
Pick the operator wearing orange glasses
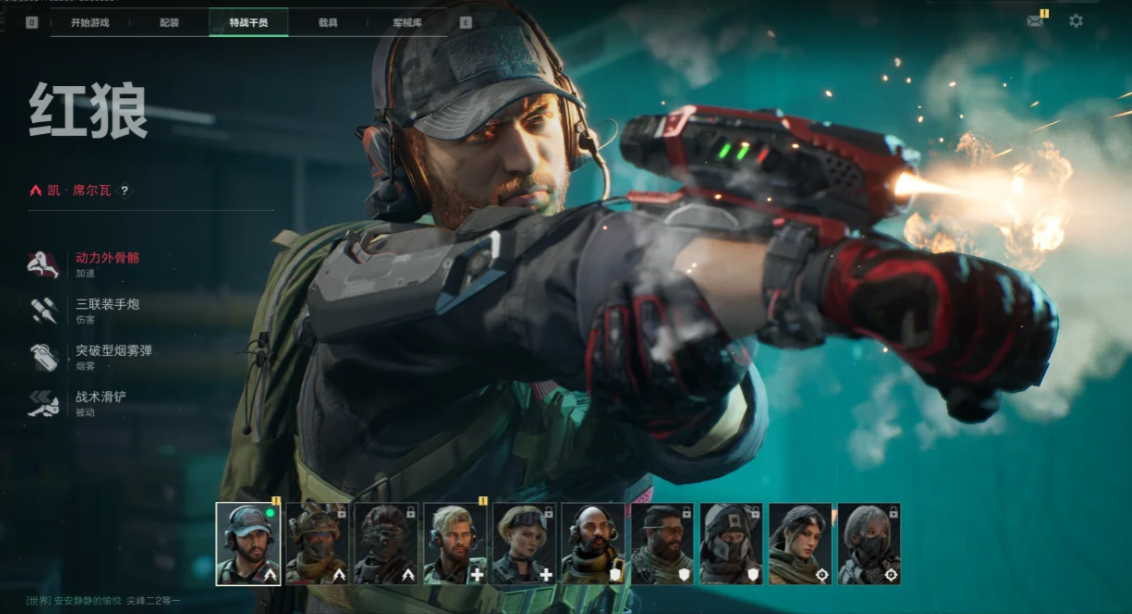click(x=662, y=543)
